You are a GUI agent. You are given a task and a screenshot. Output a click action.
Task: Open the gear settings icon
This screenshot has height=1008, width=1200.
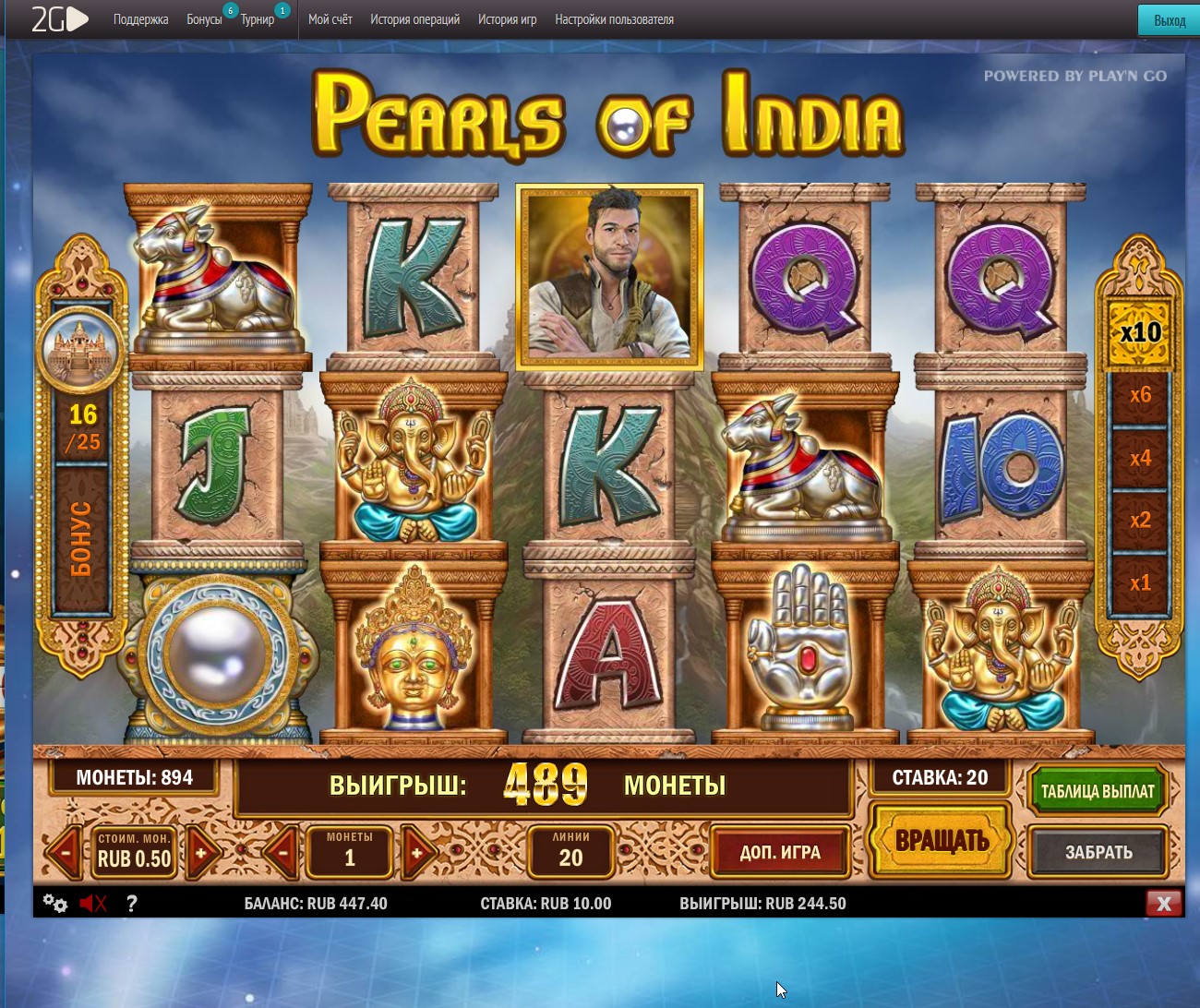point(55,904)
